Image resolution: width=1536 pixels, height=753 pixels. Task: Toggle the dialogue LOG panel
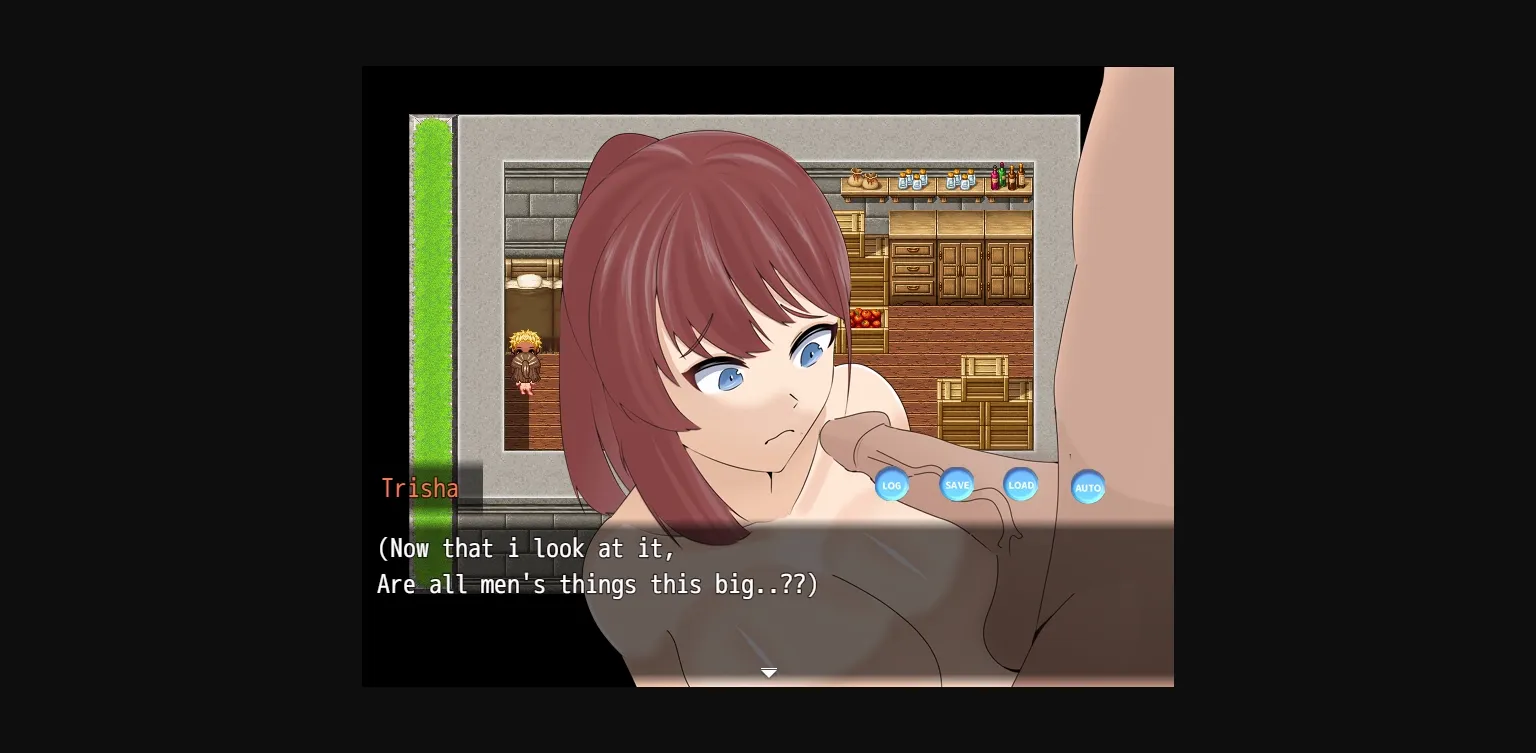tap(892, 485)
